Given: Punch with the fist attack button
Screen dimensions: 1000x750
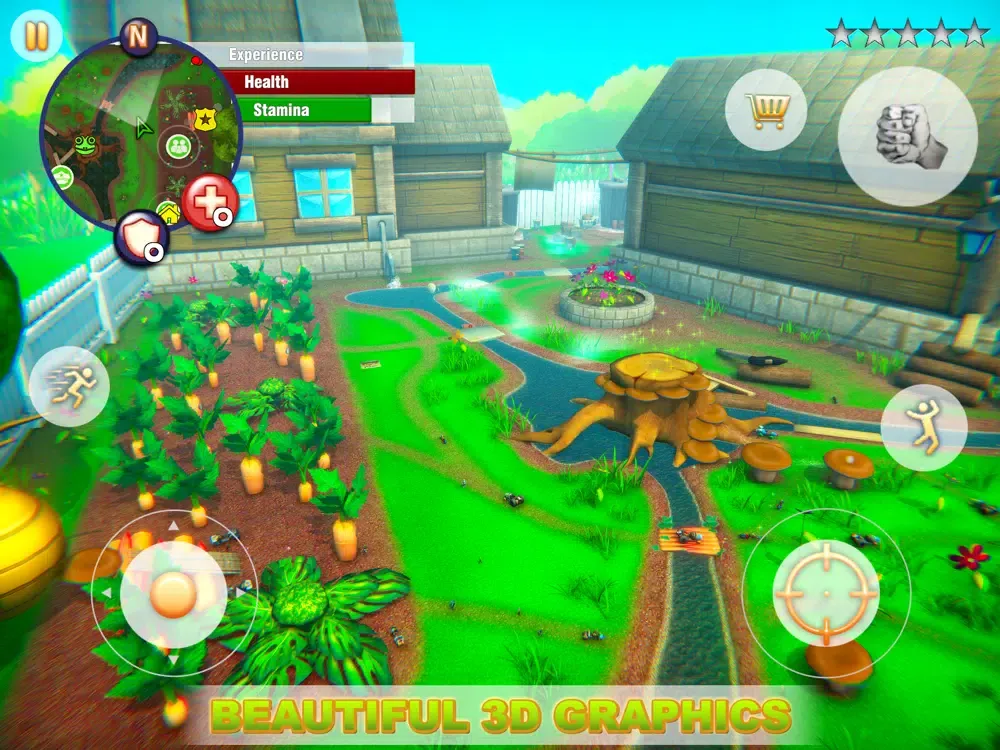Looking at the screenshot, I should coord(907,137).
